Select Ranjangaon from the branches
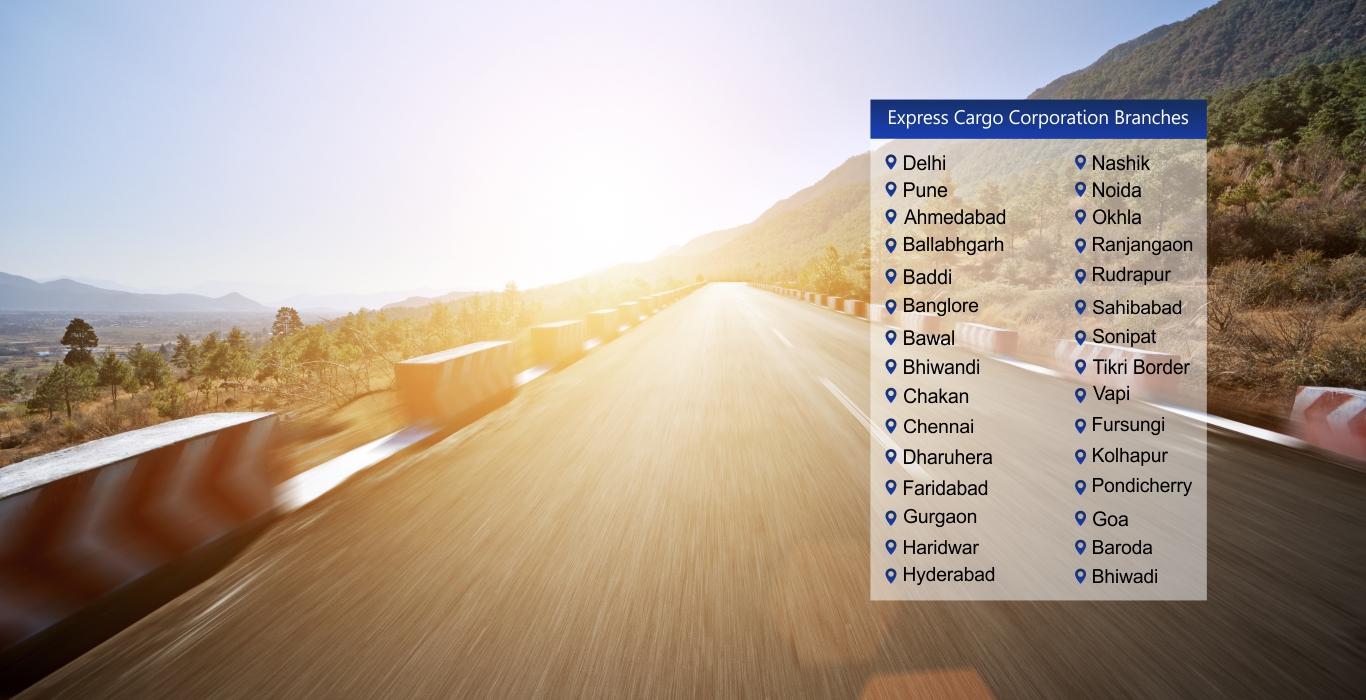1366x700 pixels. tap(1141, 245)
